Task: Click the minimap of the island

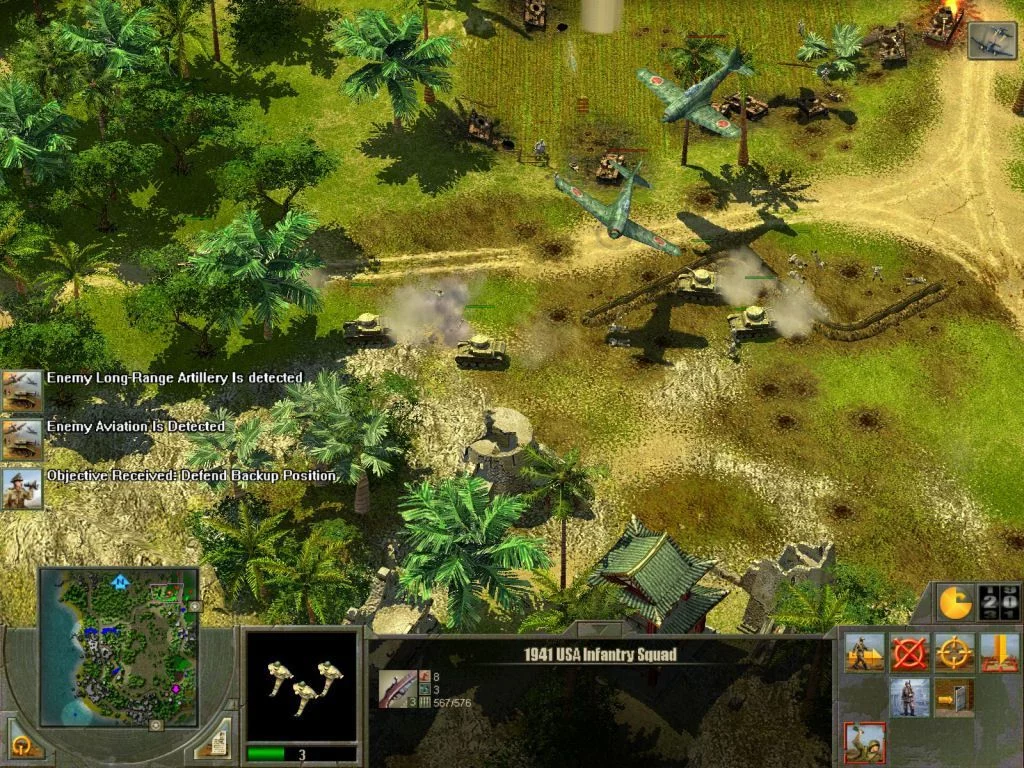Action: tap(119, 646)
